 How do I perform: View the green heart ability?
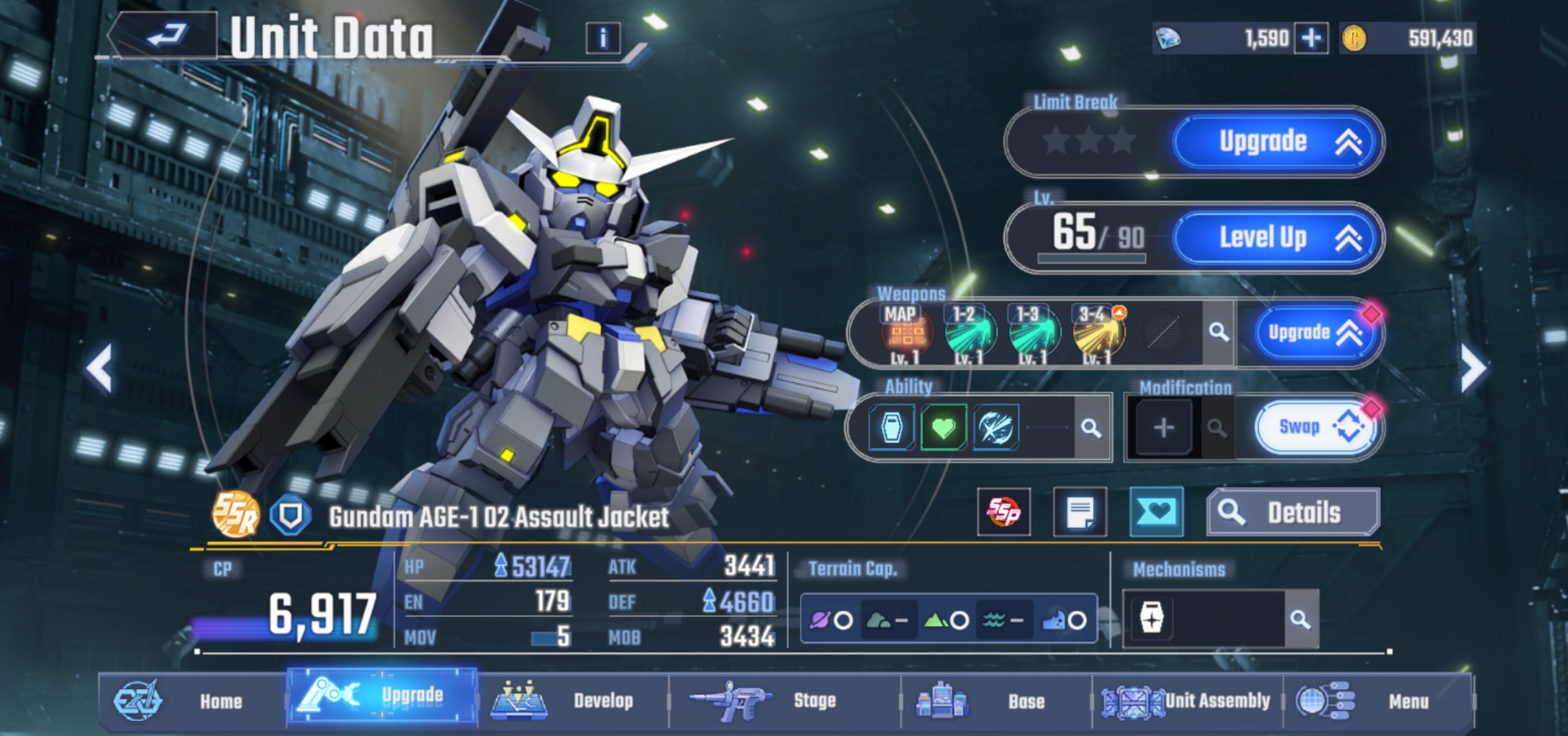point(943,428)
